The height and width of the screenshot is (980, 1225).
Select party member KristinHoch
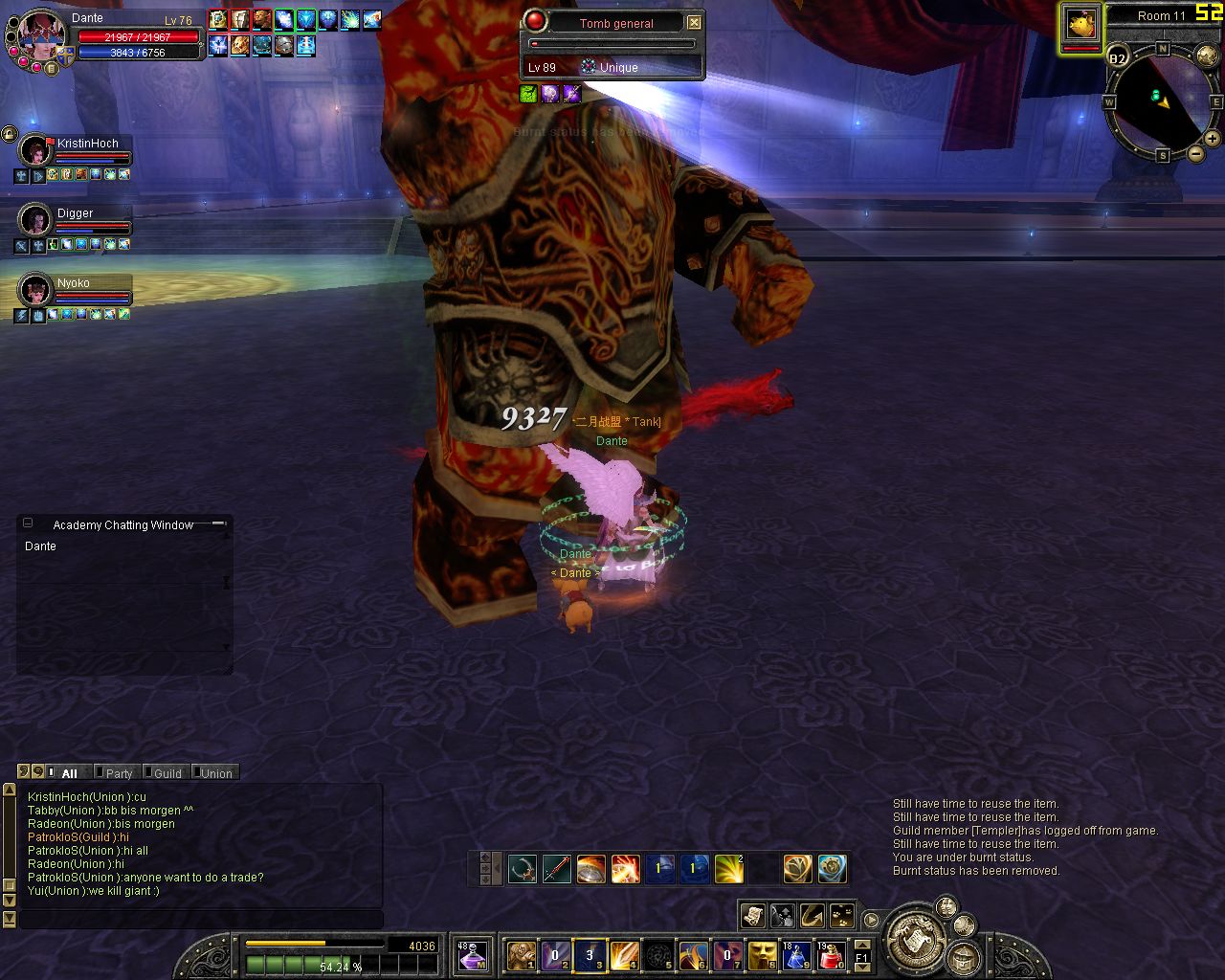click(x=87, y=144)
